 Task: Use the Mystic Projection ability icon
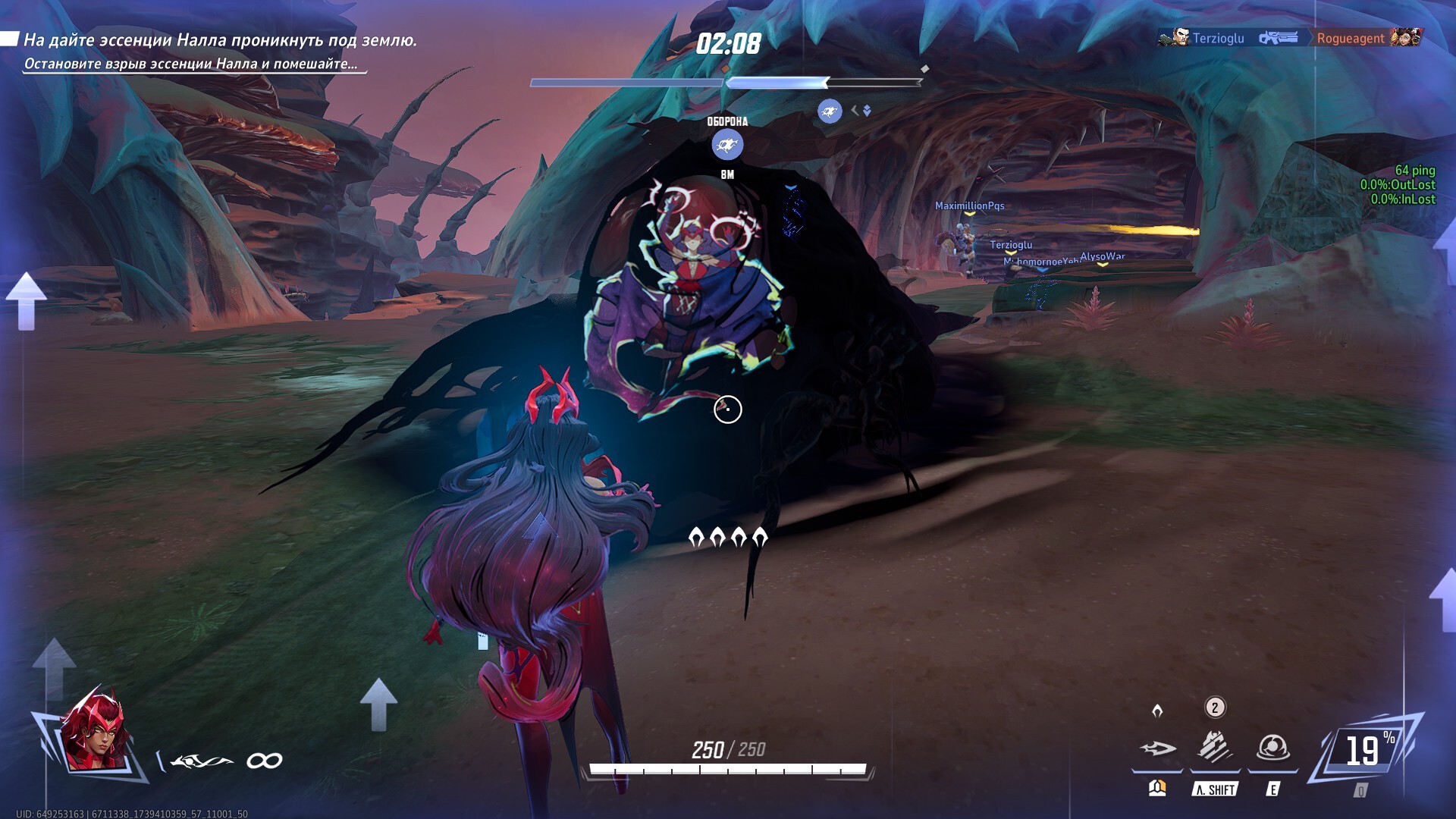click(1214, 748)
